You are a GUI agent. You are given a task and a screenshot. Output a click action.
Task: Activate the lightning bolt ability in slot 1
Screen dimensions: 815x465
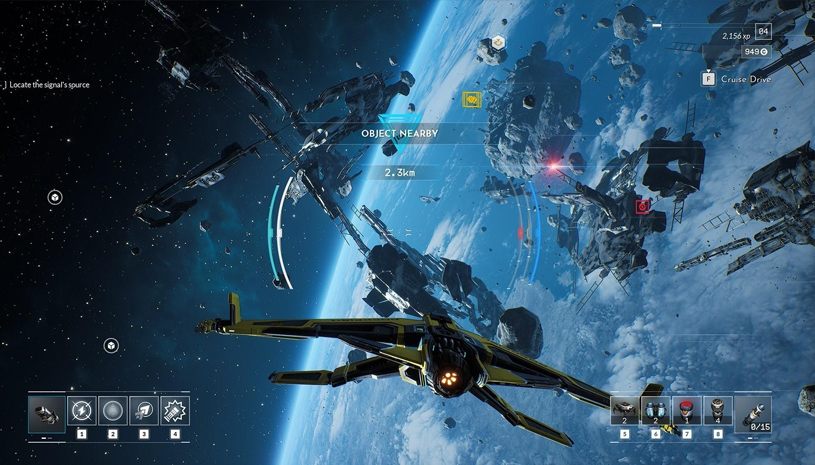pyautogui.click(x=82, y=411)
